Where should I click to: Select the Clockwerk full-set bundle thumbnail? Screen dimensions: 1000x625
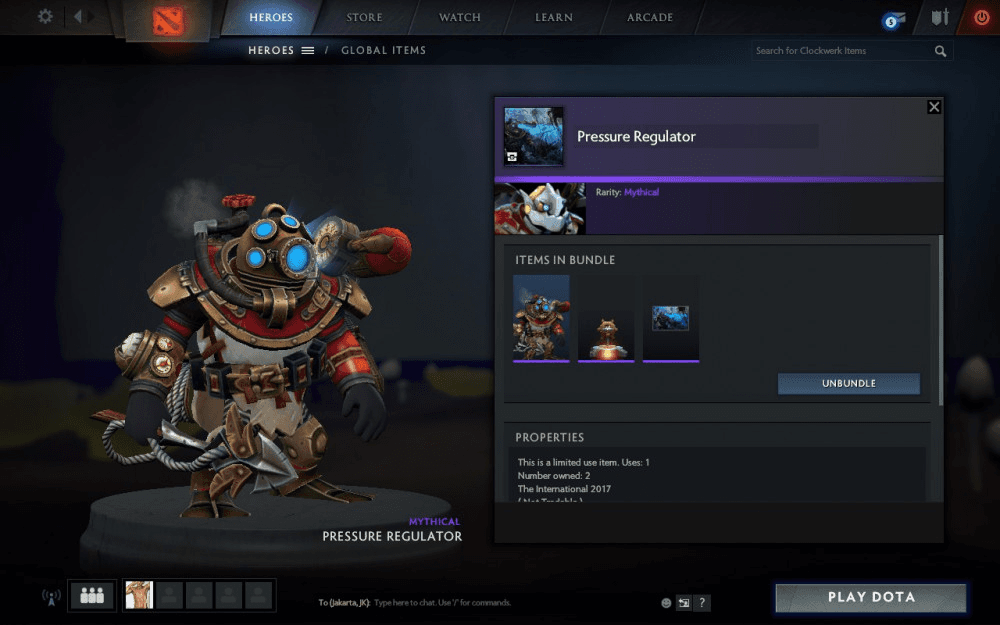541,318
